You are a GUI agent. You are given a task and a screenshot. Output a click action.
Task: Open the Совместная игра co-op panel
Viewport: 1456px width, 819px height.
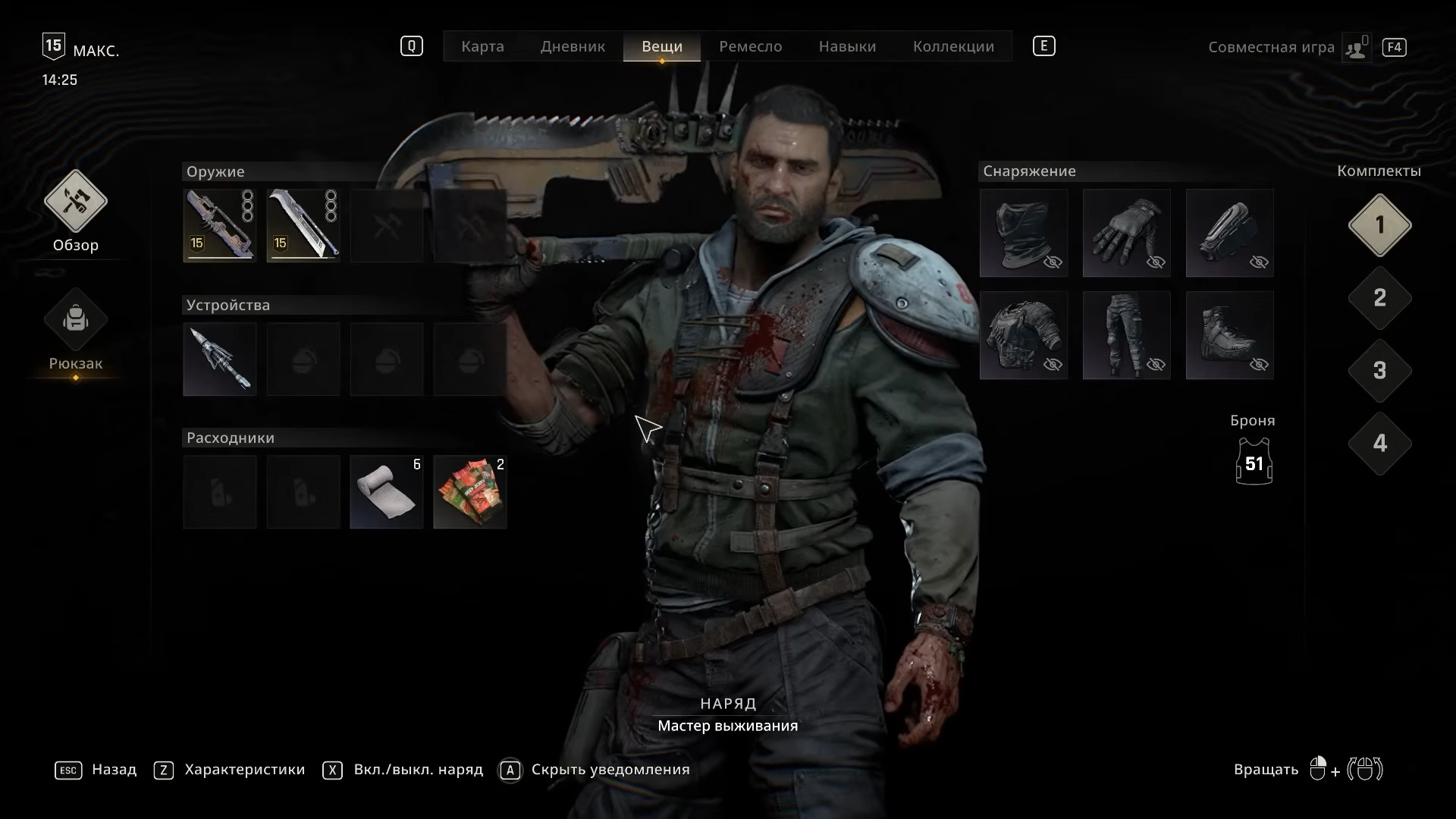click(1271, 47)
